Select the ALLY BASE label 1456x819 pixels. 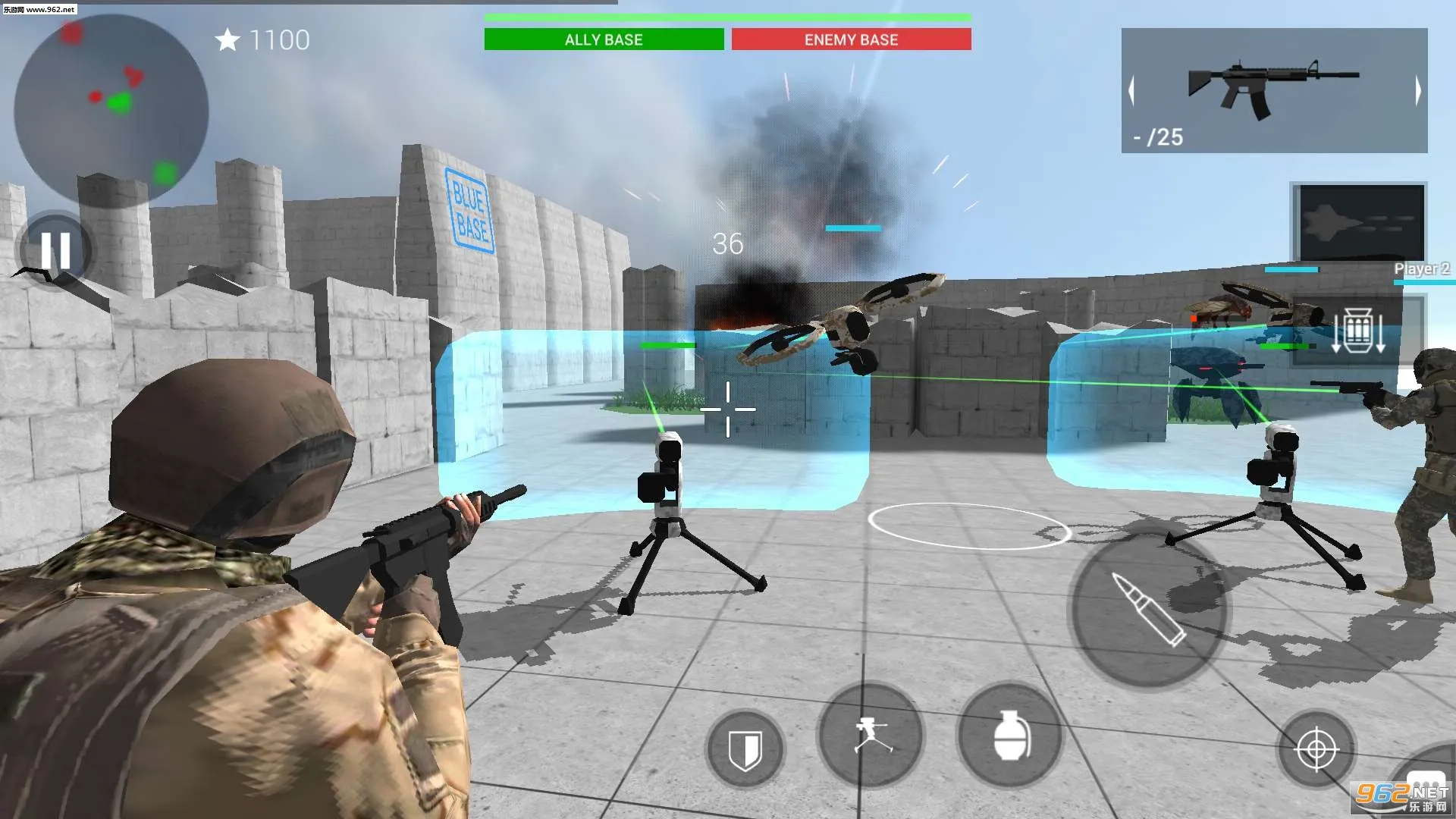[x=603, y=39]
